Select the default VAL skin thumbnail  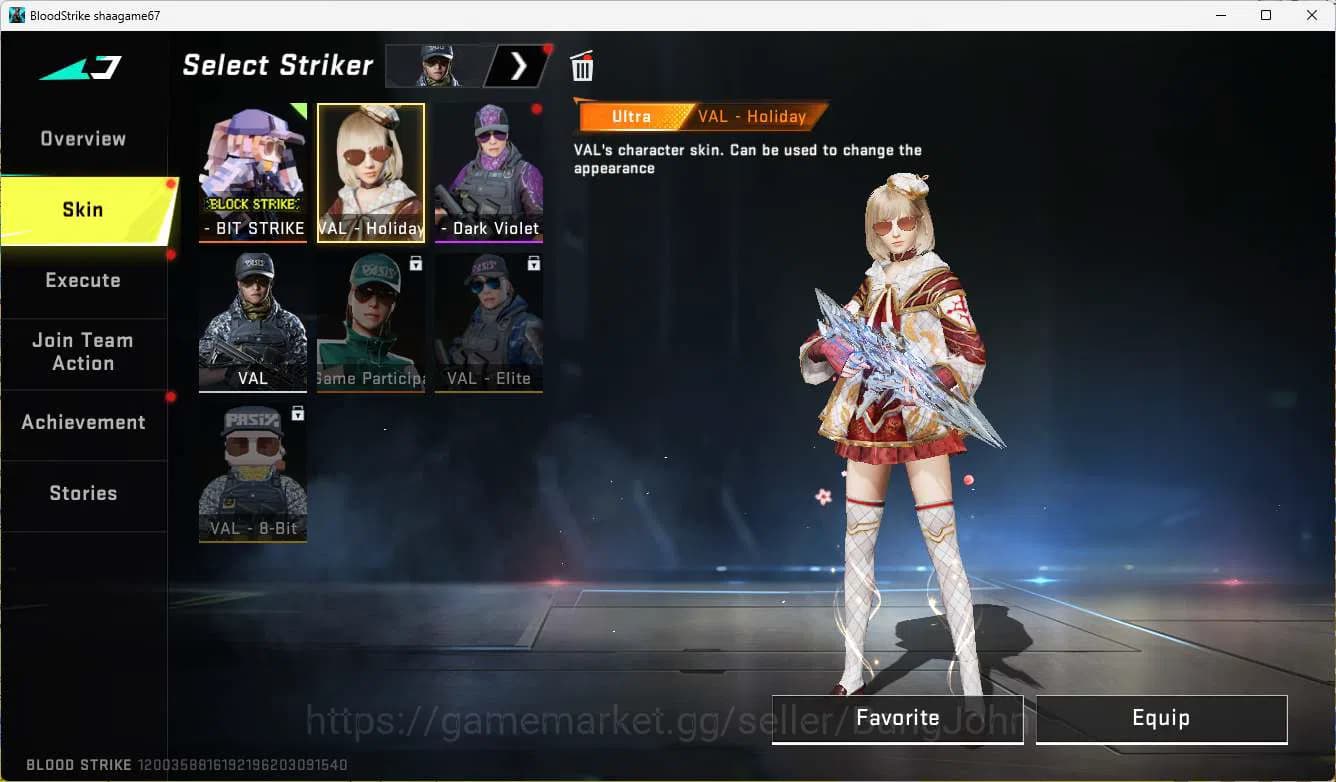tap(252, 322)
